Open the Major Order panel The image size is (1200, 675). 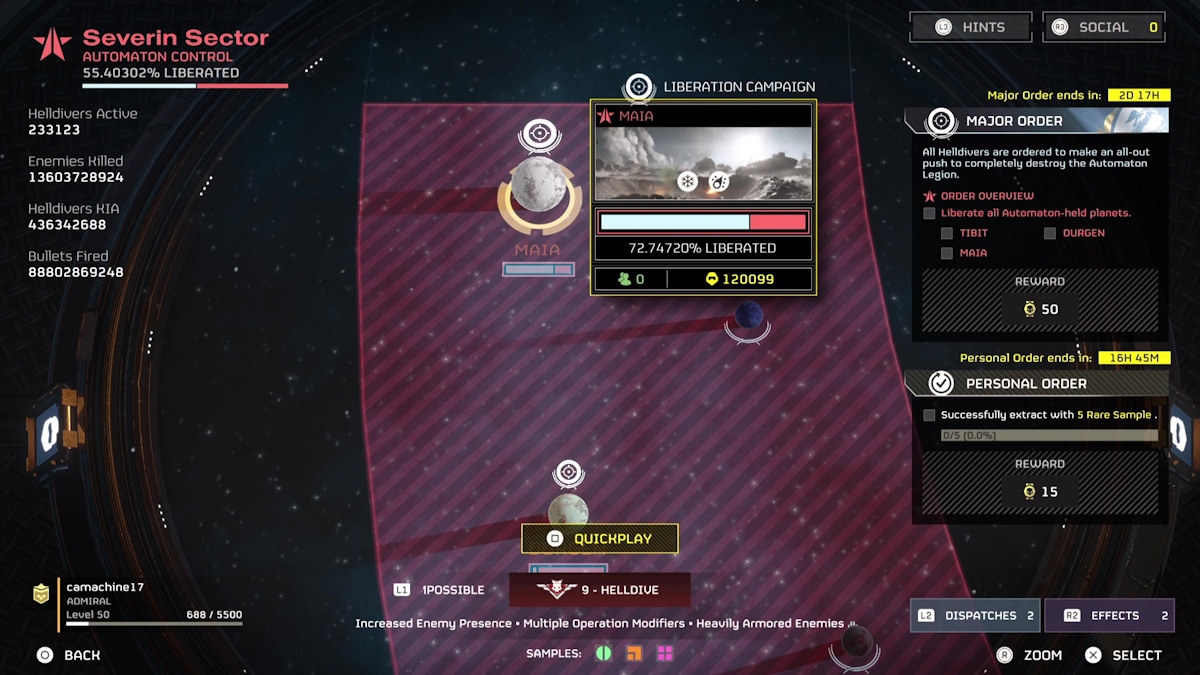1036,121
